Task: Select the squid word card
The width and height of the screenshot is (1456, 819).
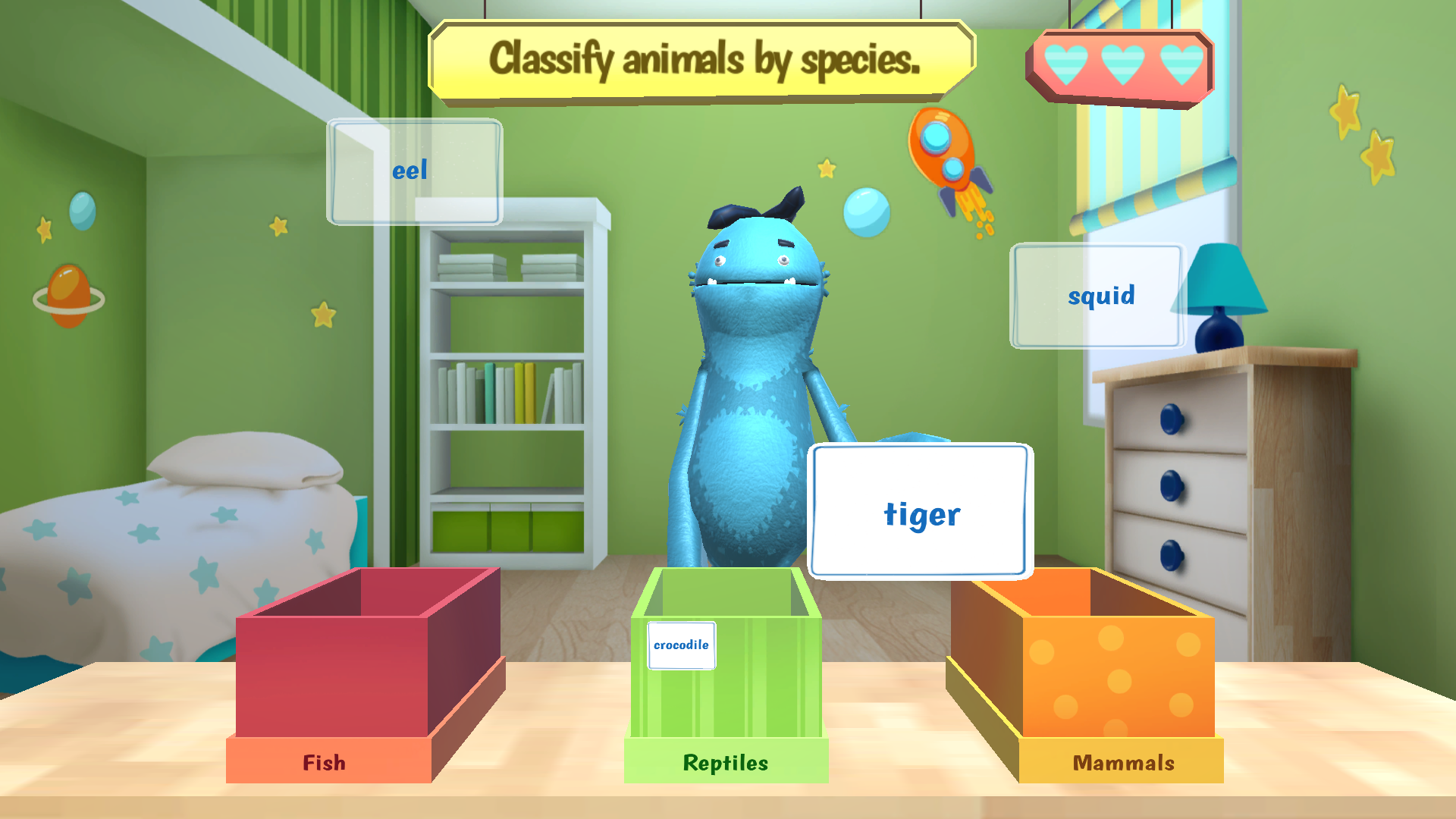Action: point(1101,296)
